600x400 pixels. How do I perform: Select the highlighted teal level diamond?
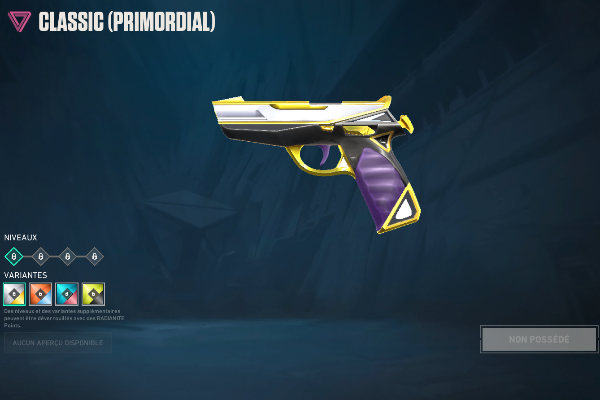(x=14, y=256)
